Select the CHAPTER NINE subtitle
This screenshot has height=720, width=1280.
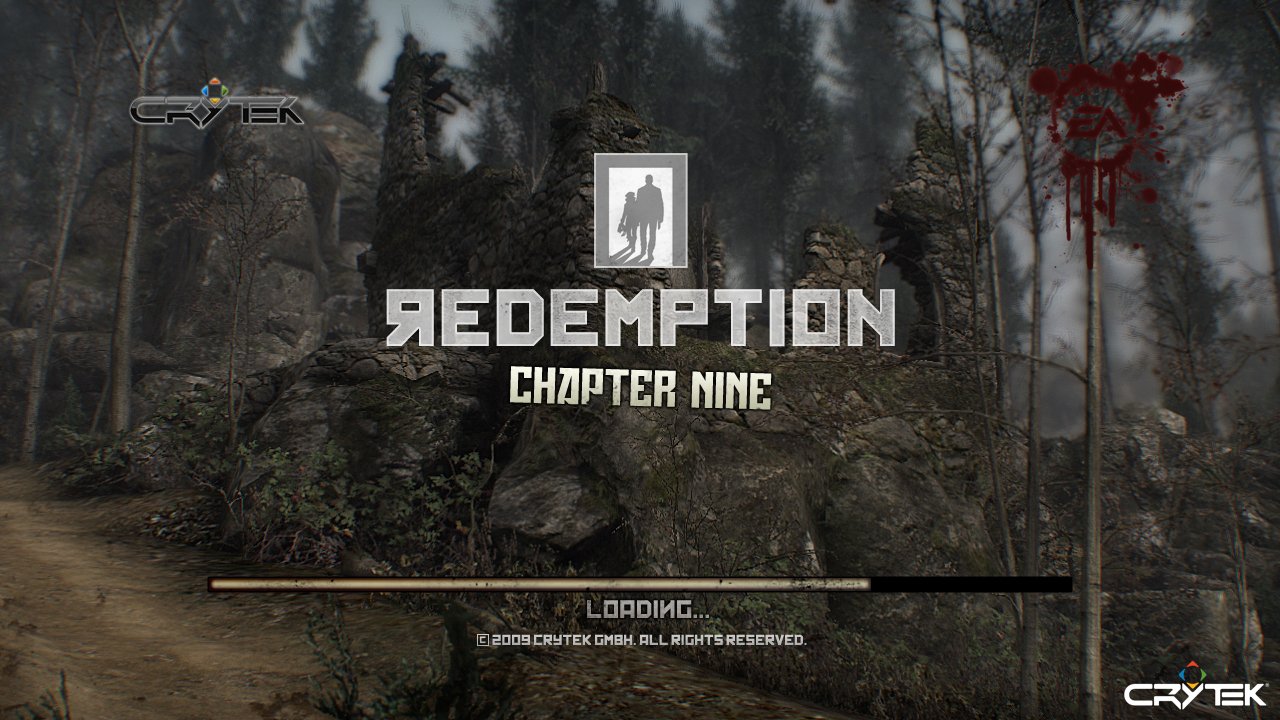[640, 385]
